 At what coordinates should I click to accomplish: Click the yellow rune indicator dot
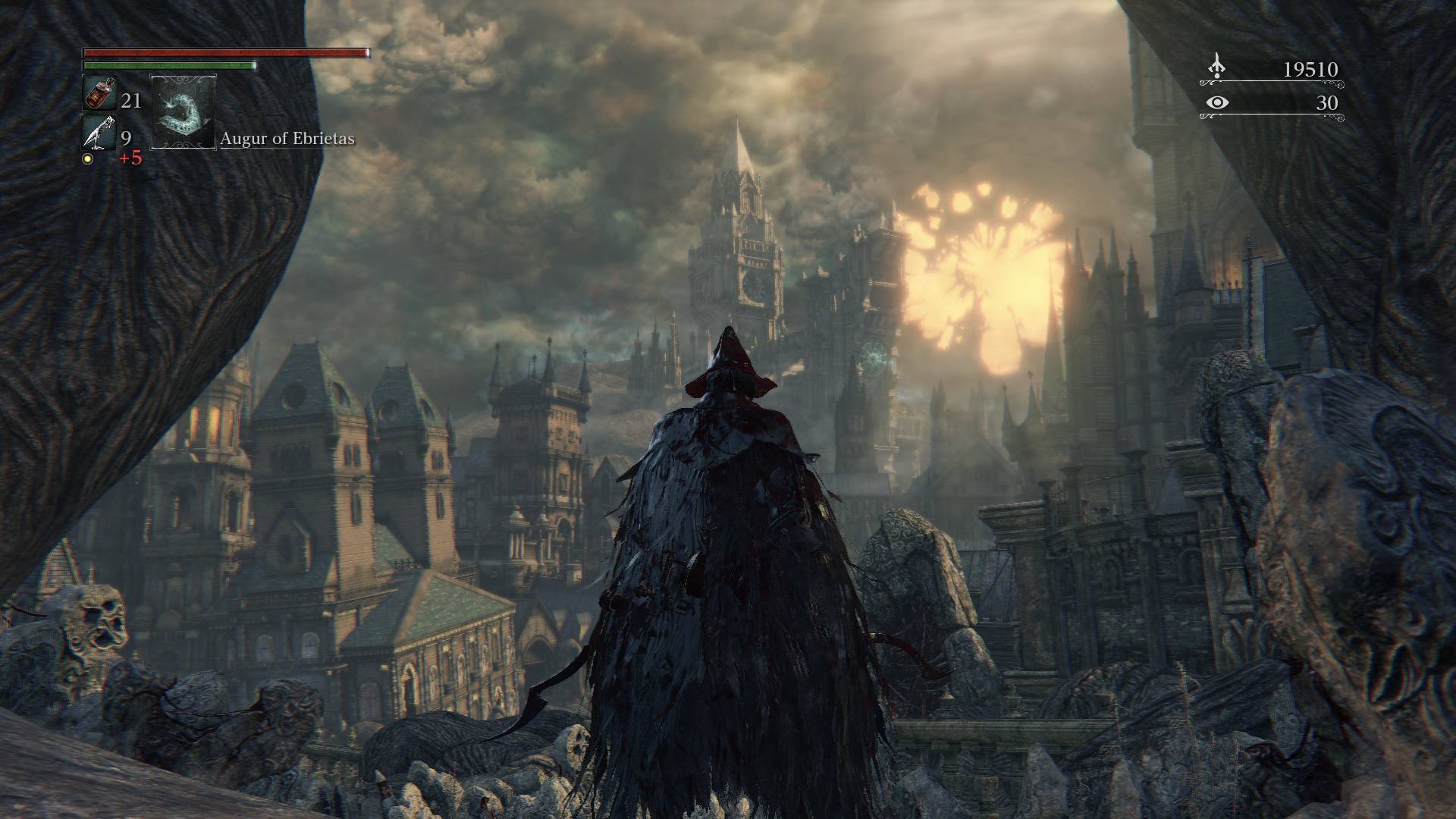pos(89,161)
